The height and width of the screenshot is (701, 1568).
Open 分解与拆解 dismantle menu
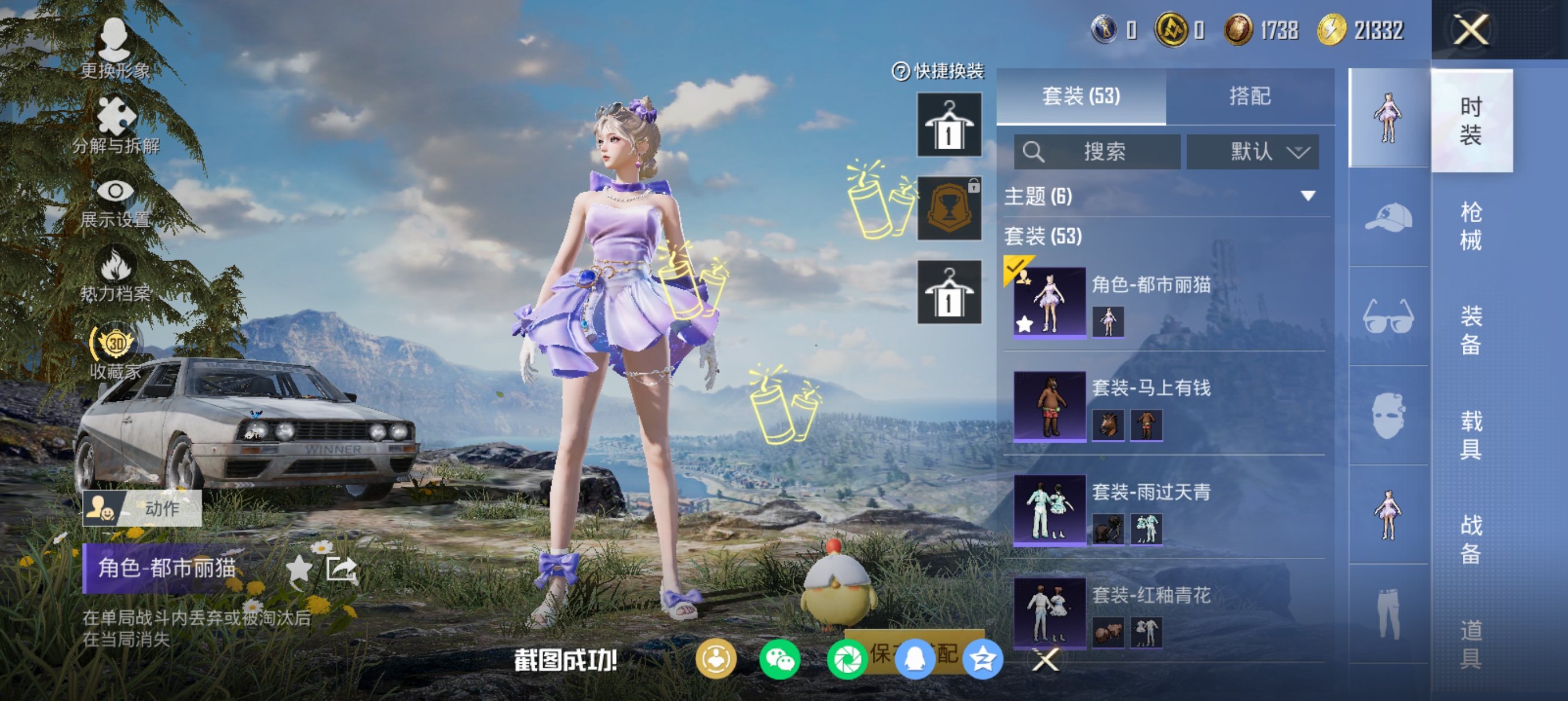pos(115,125)
